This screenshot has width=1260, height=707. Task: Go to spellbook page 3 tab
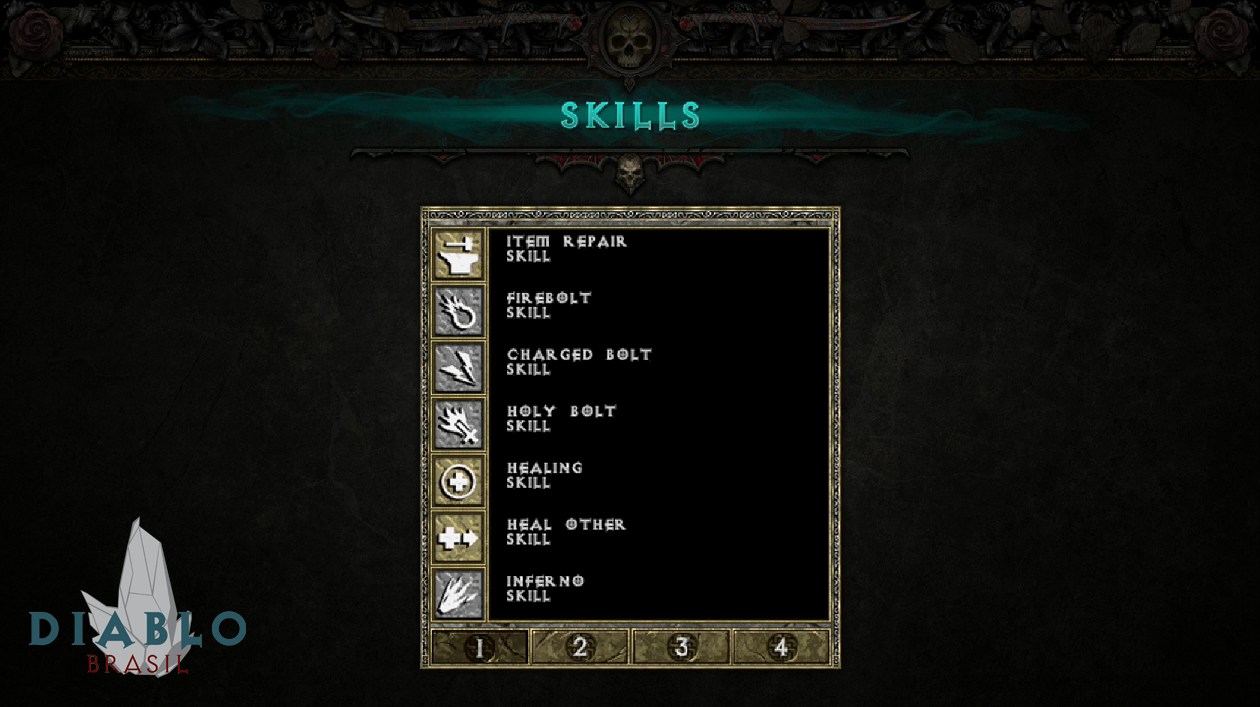681,648
